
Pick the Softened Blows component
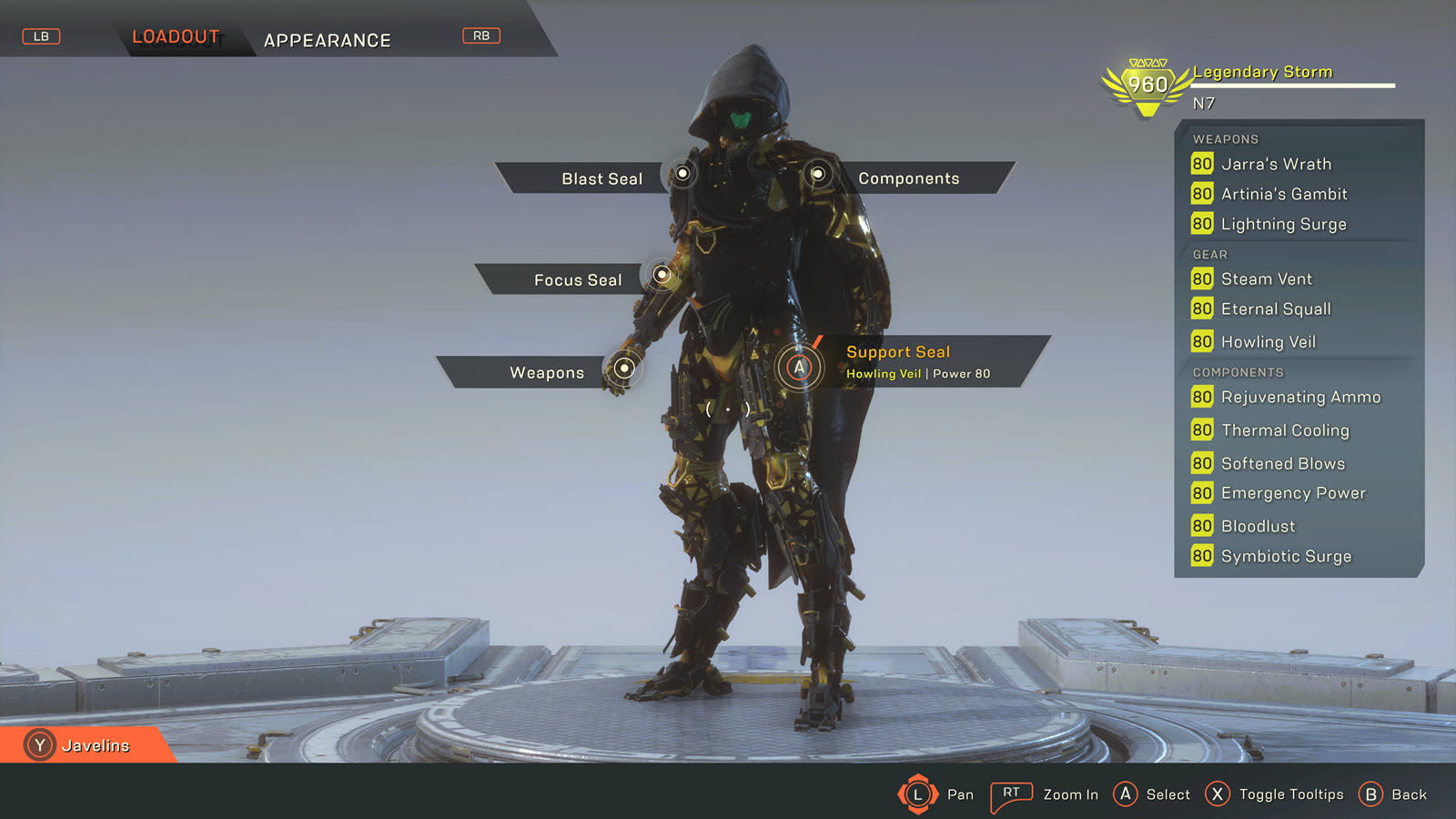(1282, 463)
